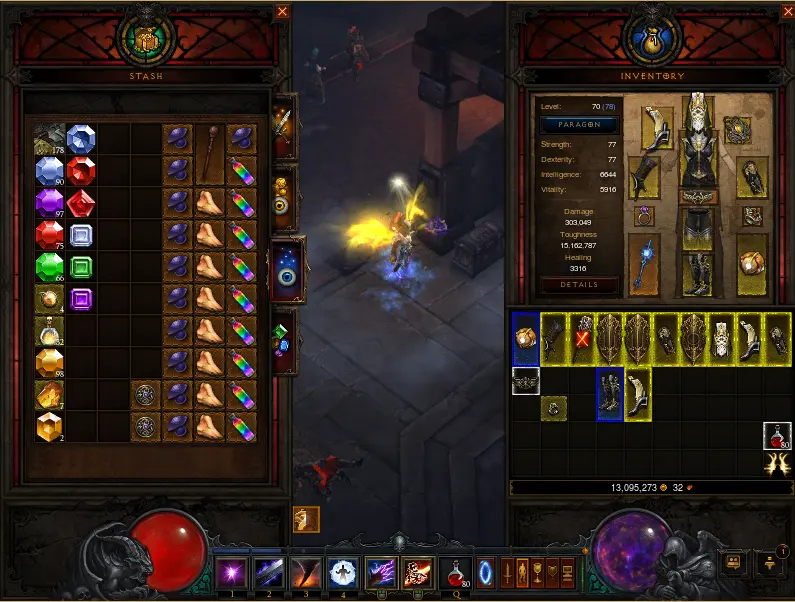The width and height of the screenshot is (795, 602).
Task: Select the glowing orb in inventory bag
Action: 525,338
